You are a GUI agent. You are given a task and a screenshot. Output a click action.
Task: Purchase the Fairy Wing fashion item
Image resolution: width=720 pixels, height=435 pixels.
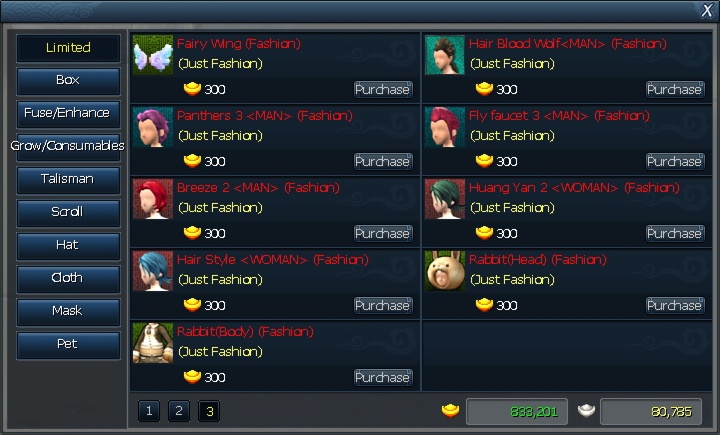[383, 89]
